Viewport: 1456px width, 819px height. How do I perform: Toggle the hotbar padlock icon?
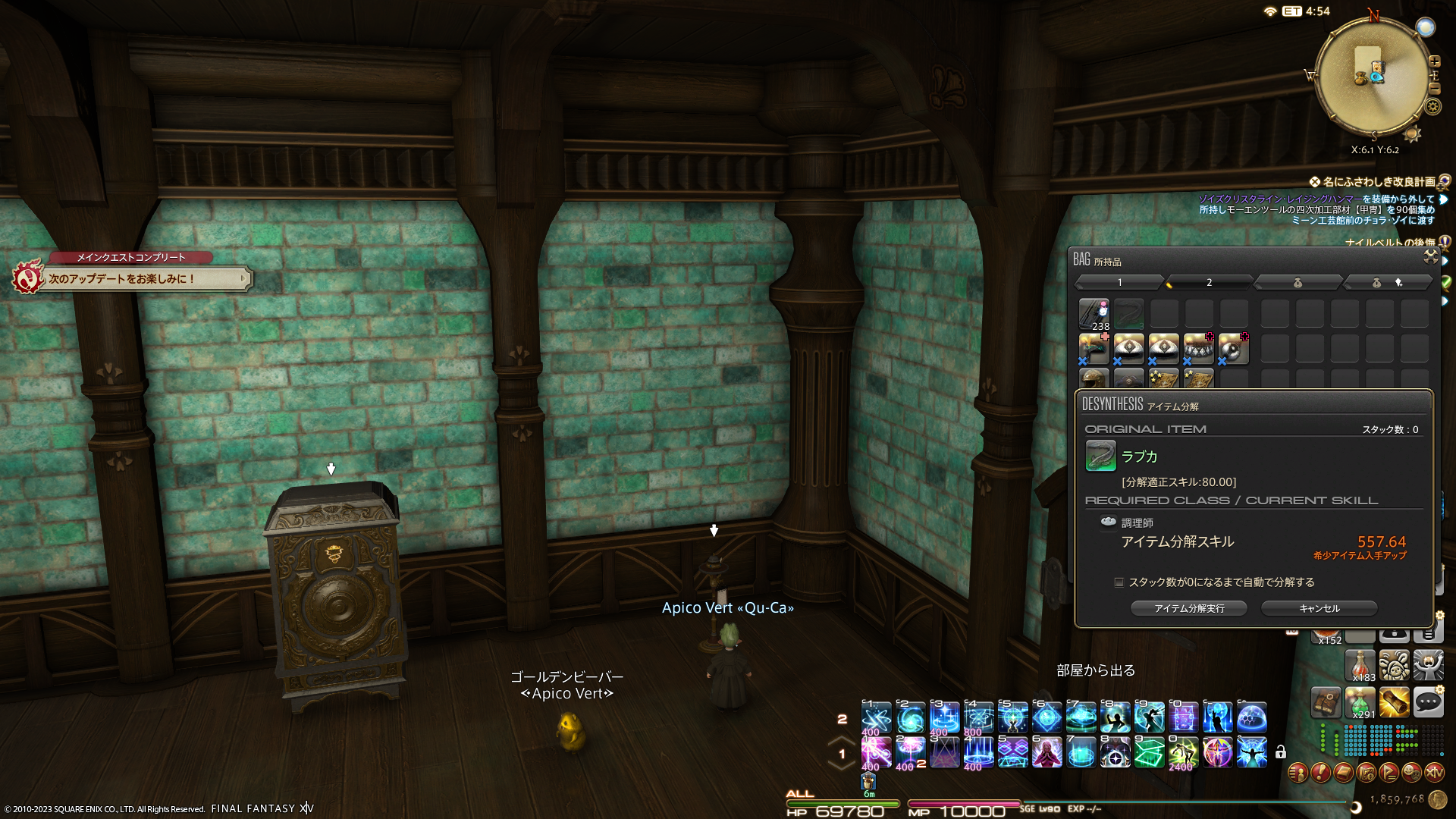(1281, 752)
